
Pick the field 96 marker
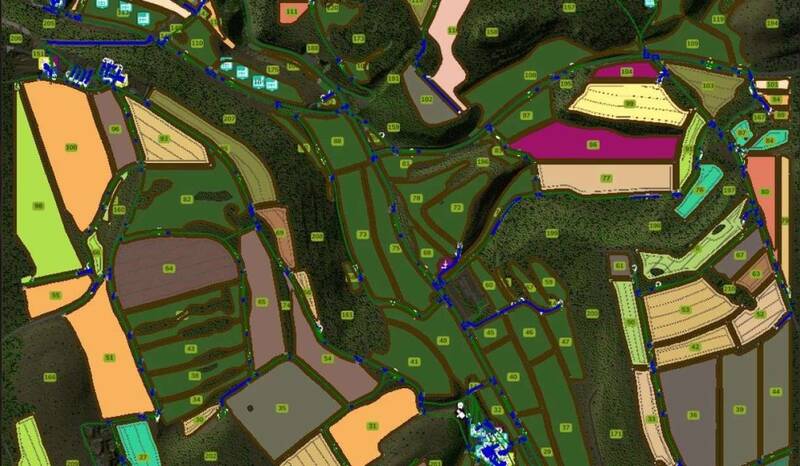pyautogui.click(x=115, y=129)
